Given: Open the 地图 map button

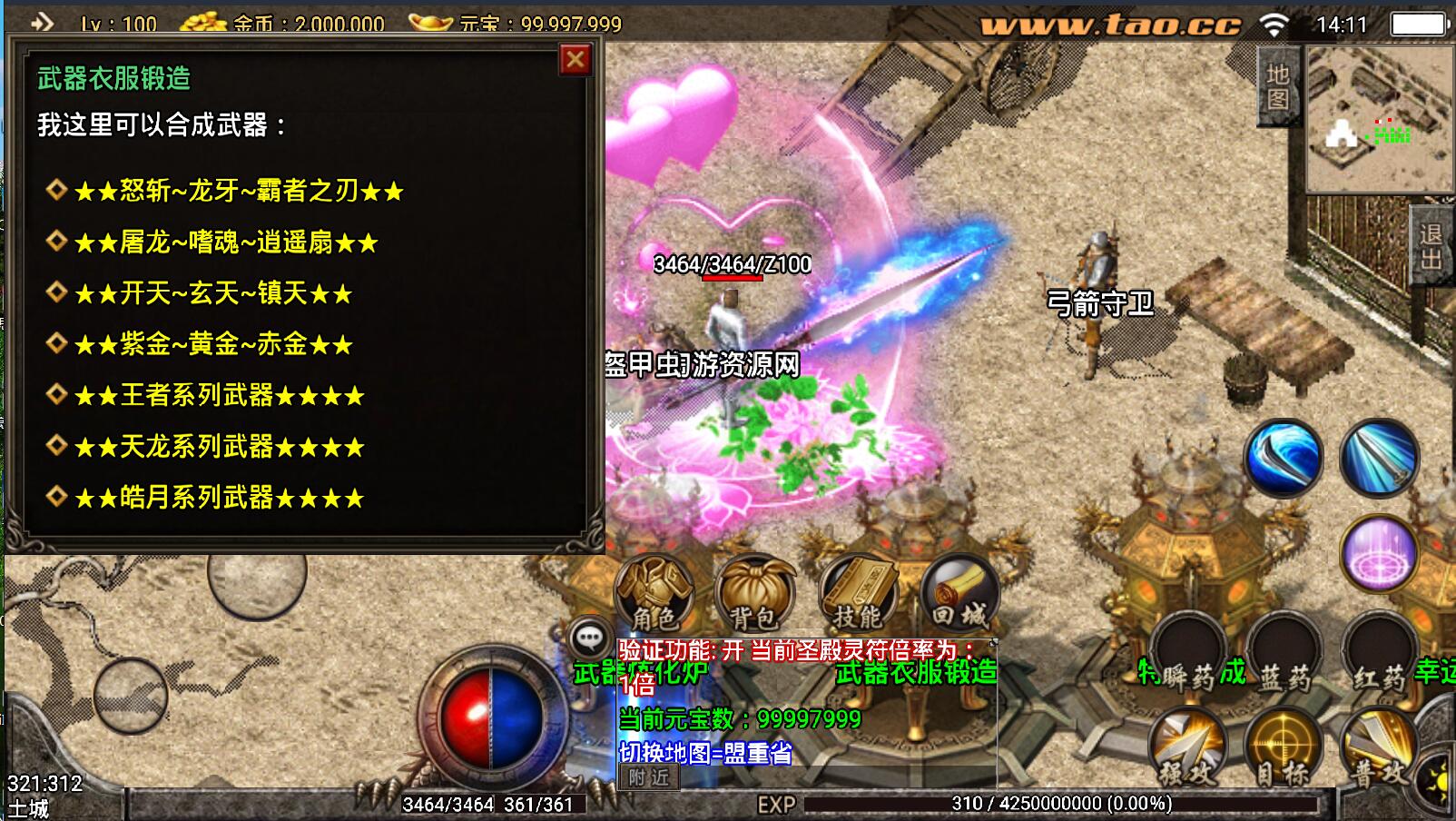Looking at the screenshot, I should [1278, 86].
